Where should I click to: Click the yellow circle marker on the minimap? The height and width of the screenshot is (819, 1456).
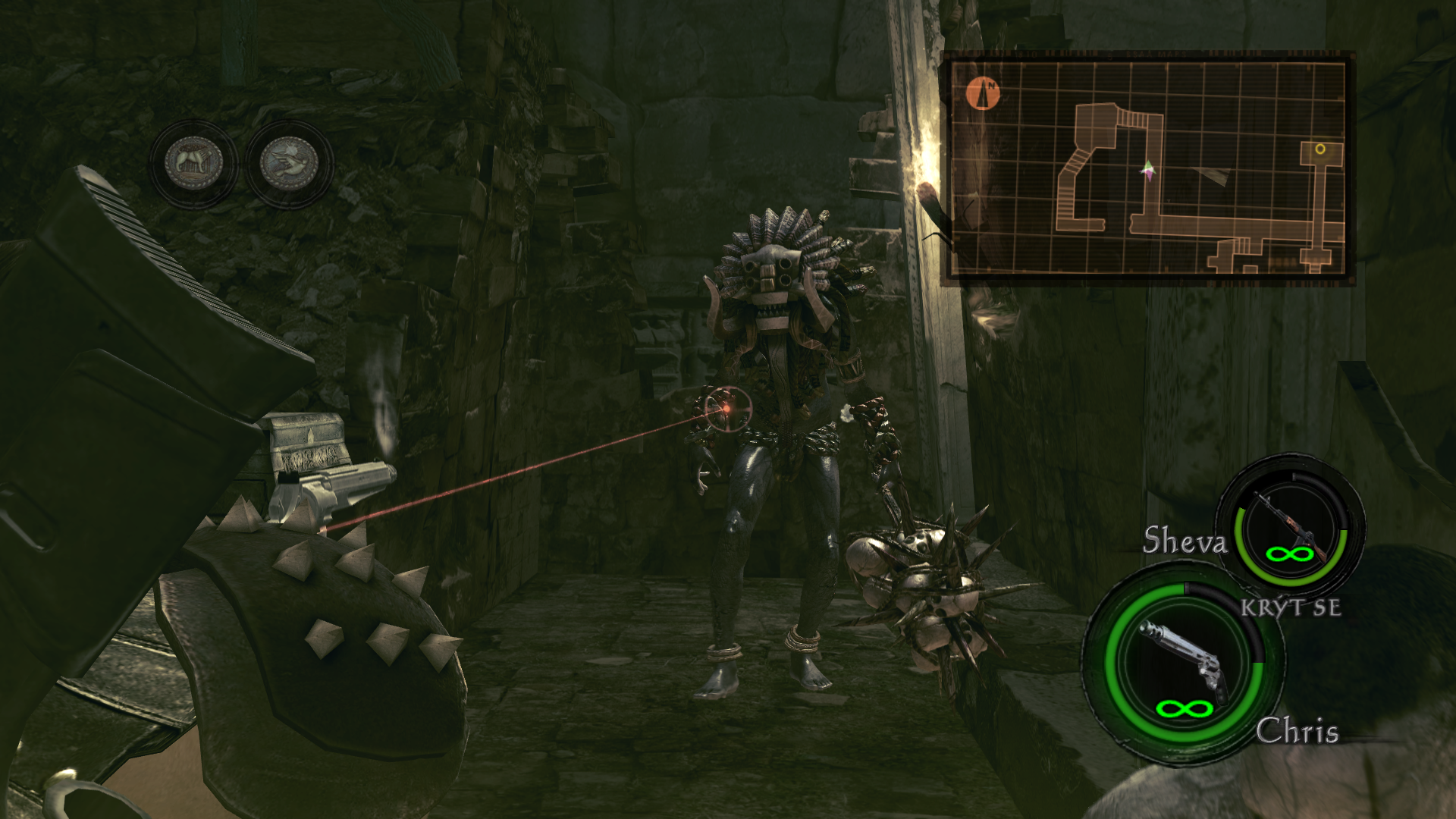(x=1320, y=149)
